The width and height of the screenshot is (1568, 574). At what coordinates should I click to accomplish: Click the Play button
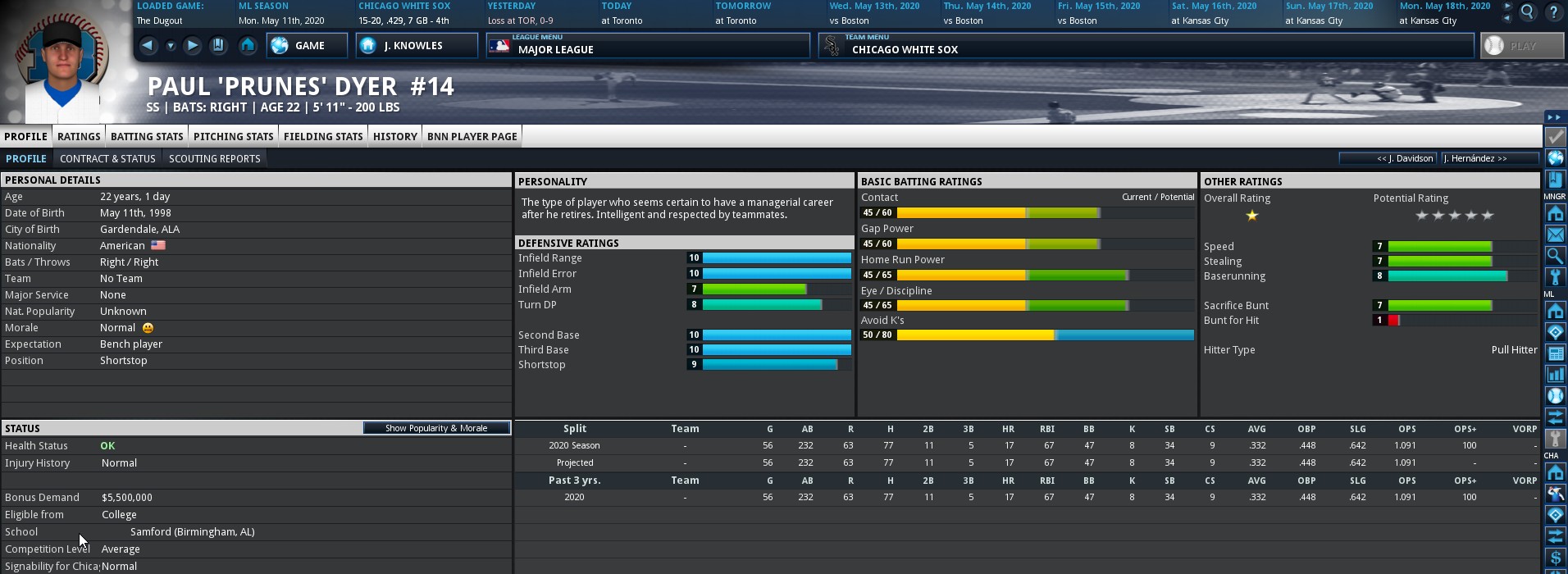[1521, 46]
